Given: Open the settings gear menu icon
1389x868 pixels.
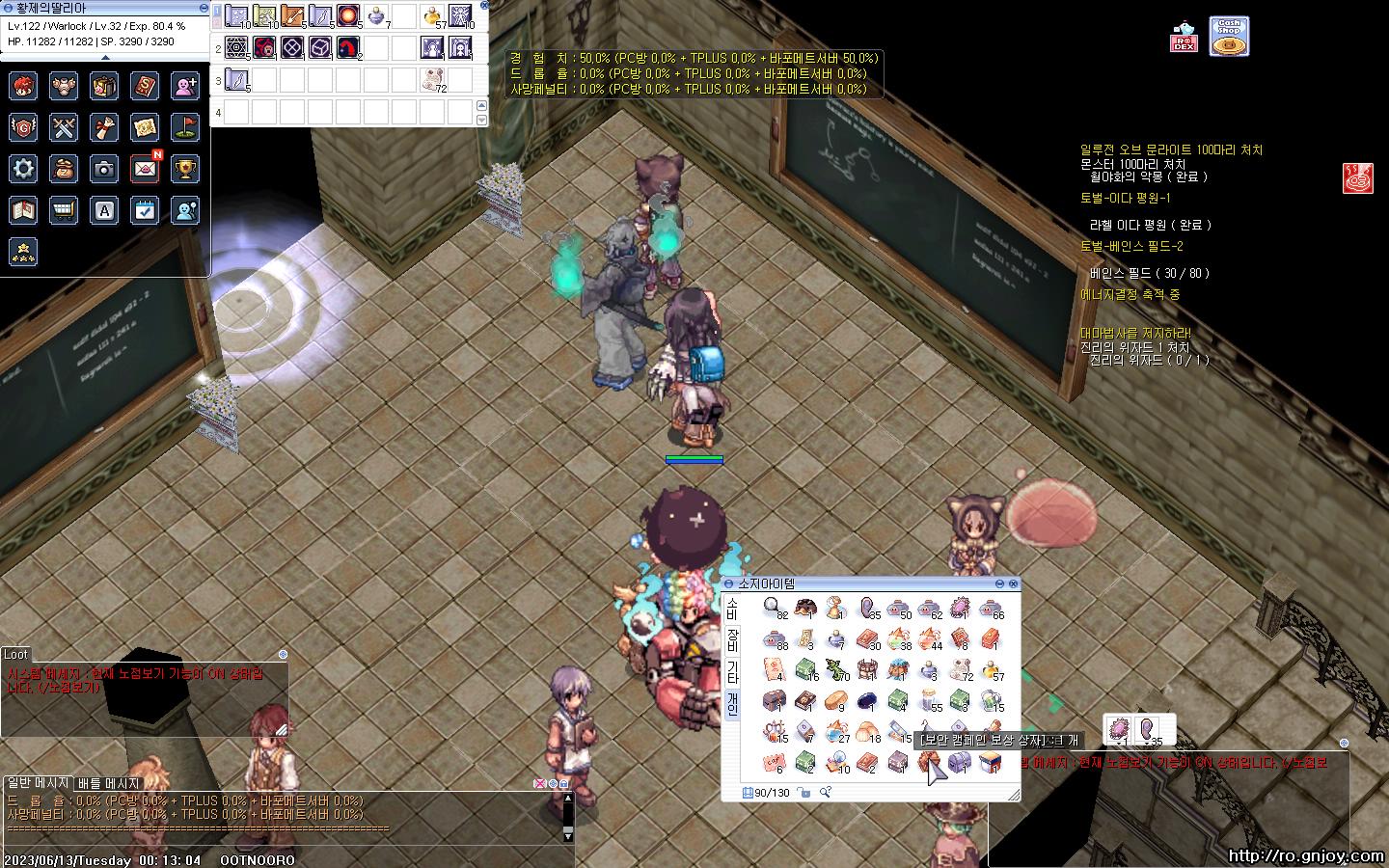Looking at the screenshot, I should click(x=23, y=169).
